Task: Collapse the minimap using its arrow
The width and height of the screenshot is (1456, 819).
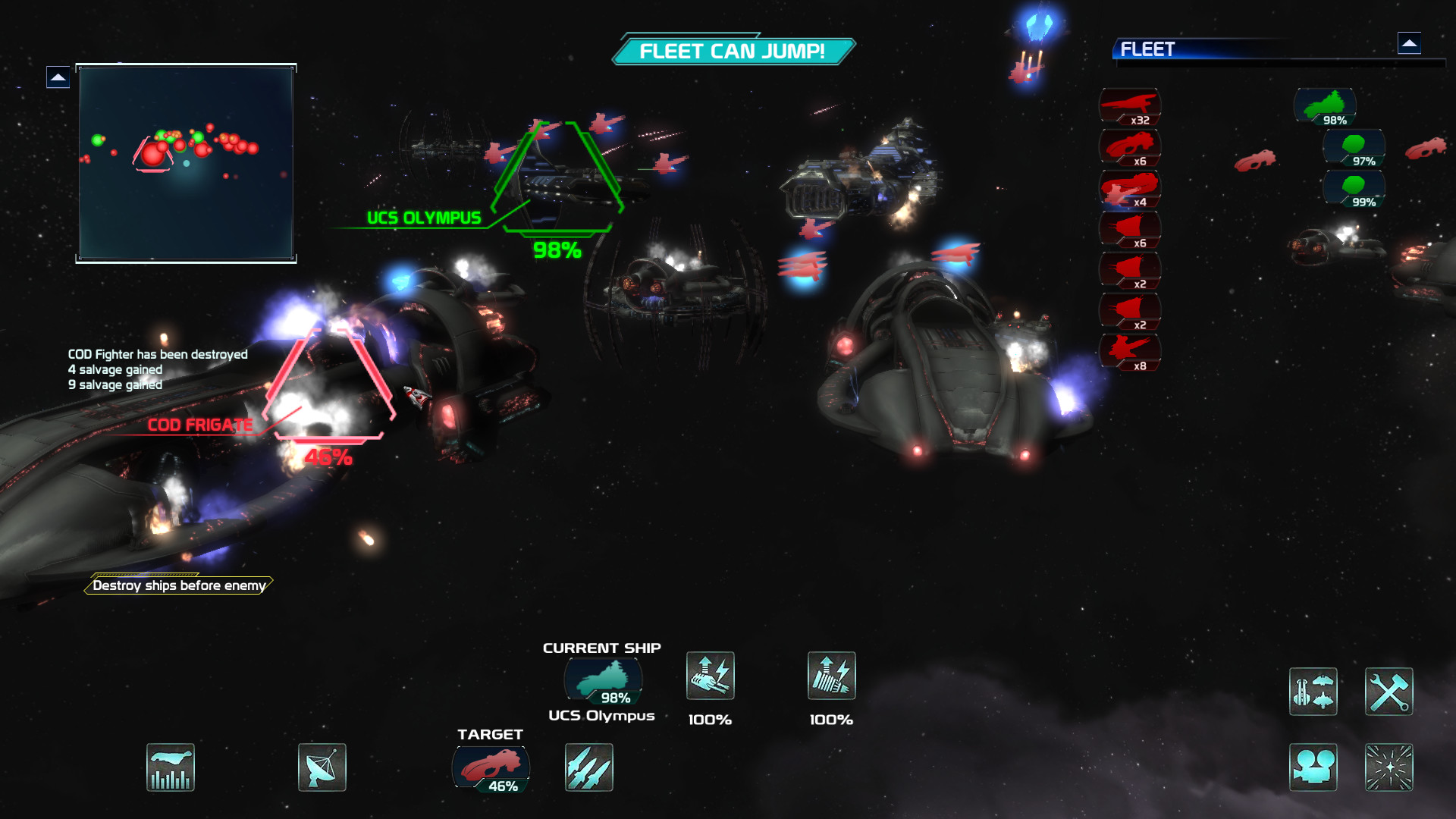Action: tap(59, 77)
